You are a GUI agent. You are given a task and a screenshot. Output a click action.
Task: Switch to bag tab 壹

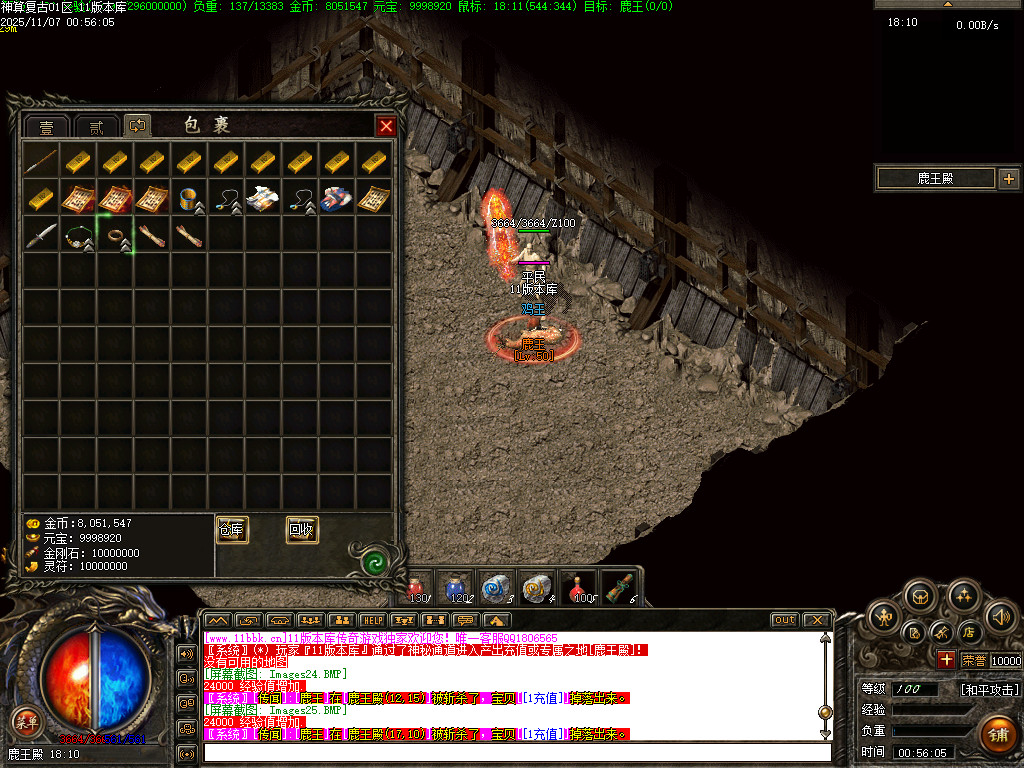(46, 127)
